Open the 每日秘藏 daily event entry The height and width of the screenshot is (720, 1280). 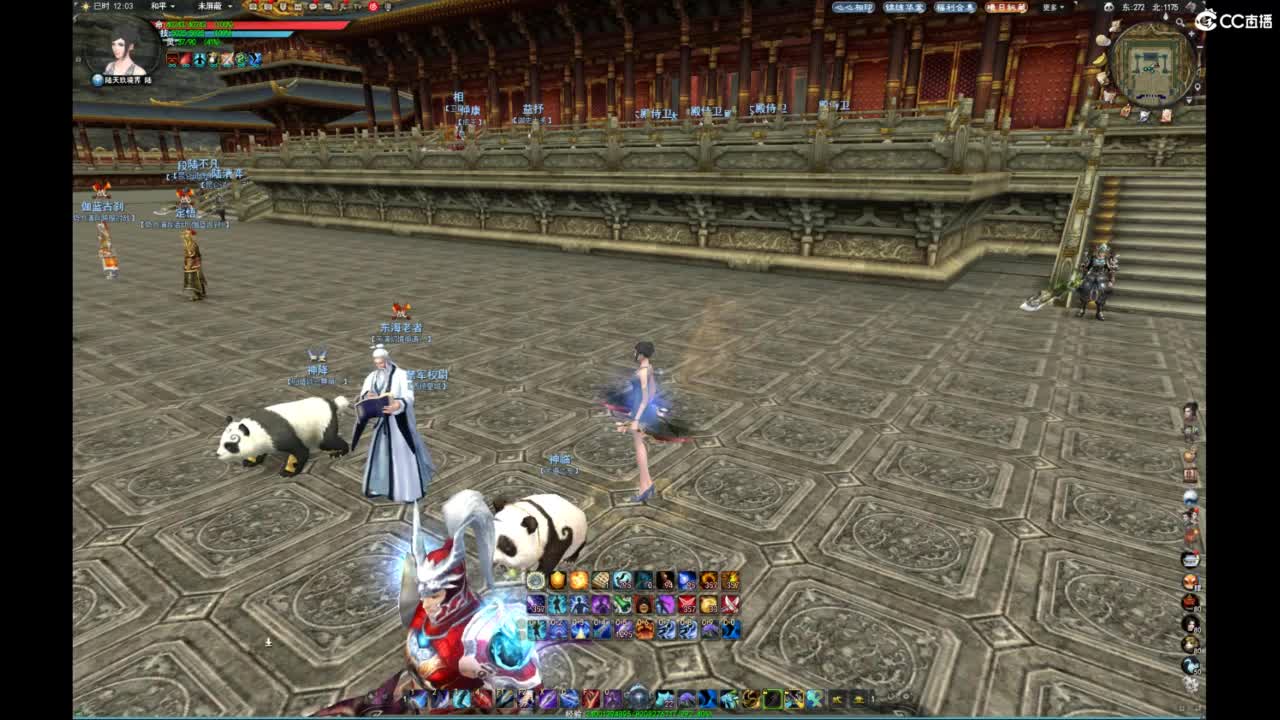[1006, 8]
